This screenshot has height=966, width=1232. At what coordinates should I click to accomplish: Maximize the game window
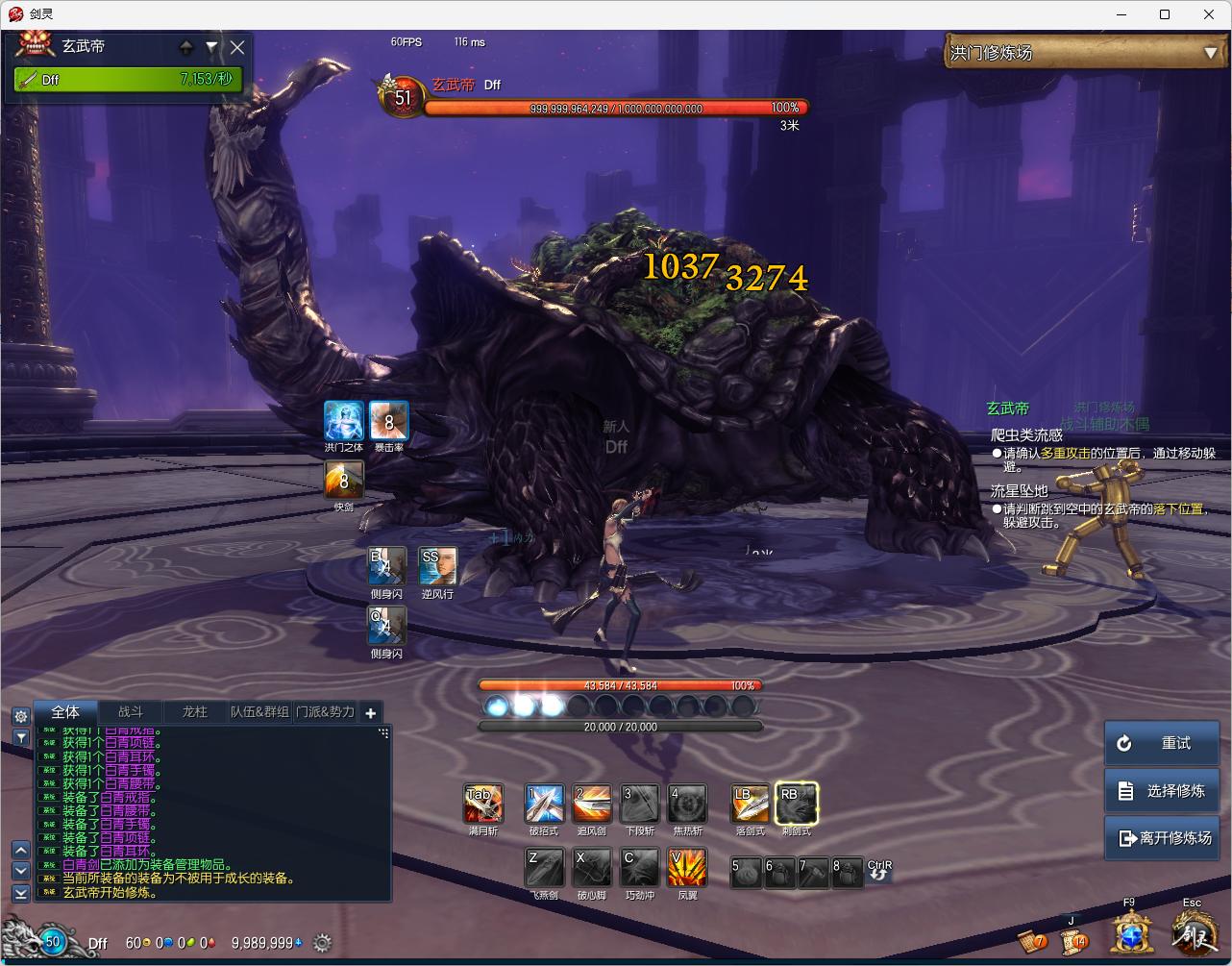(1165, 14)
